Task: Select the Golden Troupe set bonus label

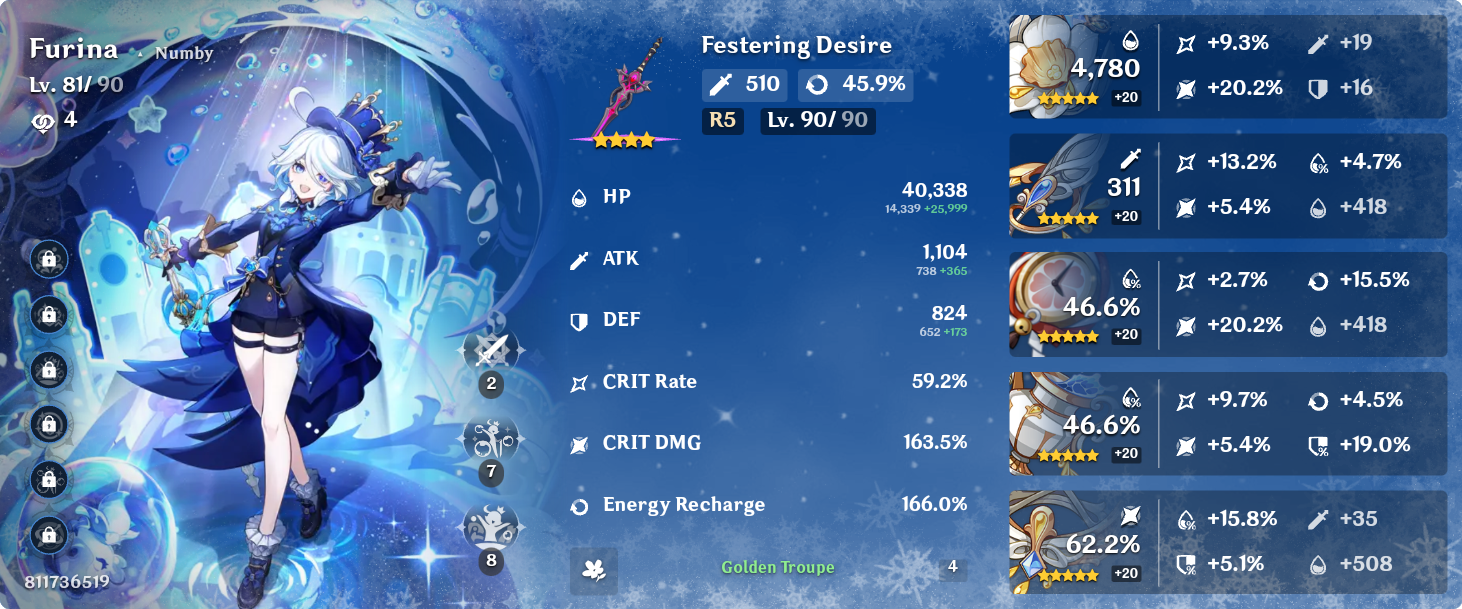Action: (778, 568)
